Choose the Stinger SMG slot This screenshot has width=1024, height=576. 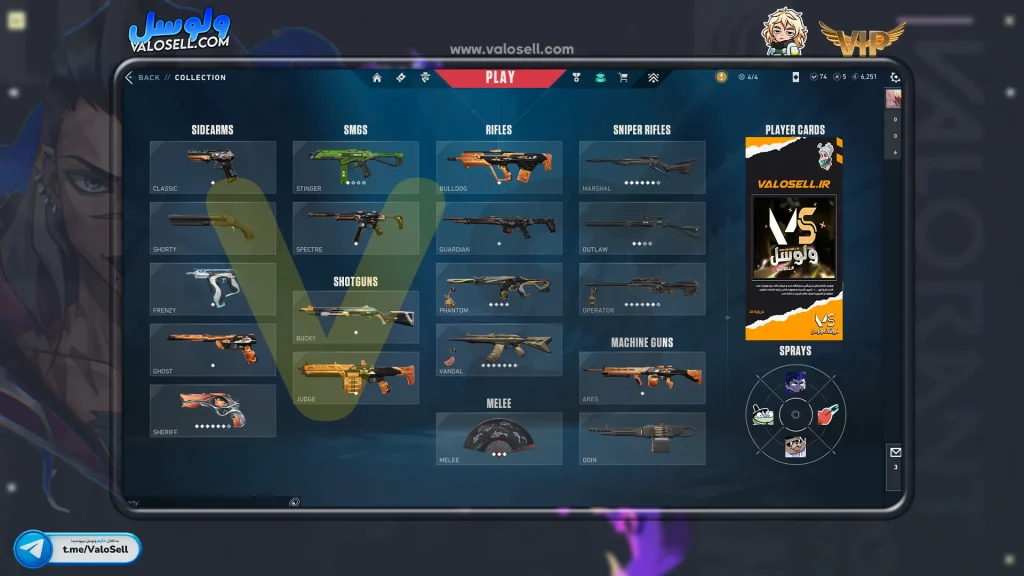point(356,166)
